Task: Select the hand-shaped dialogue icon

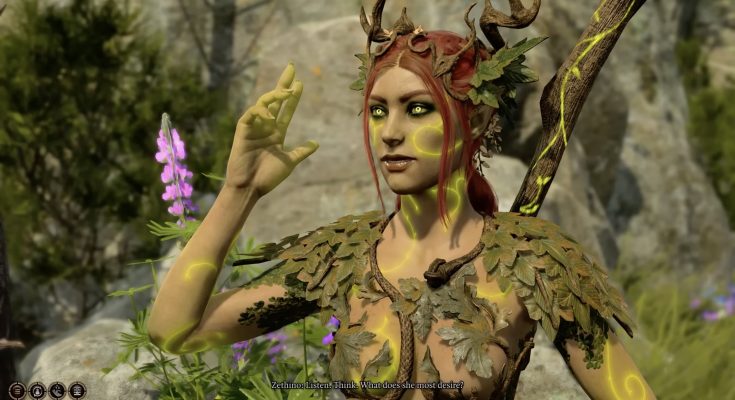Action: tap(57, 391)
